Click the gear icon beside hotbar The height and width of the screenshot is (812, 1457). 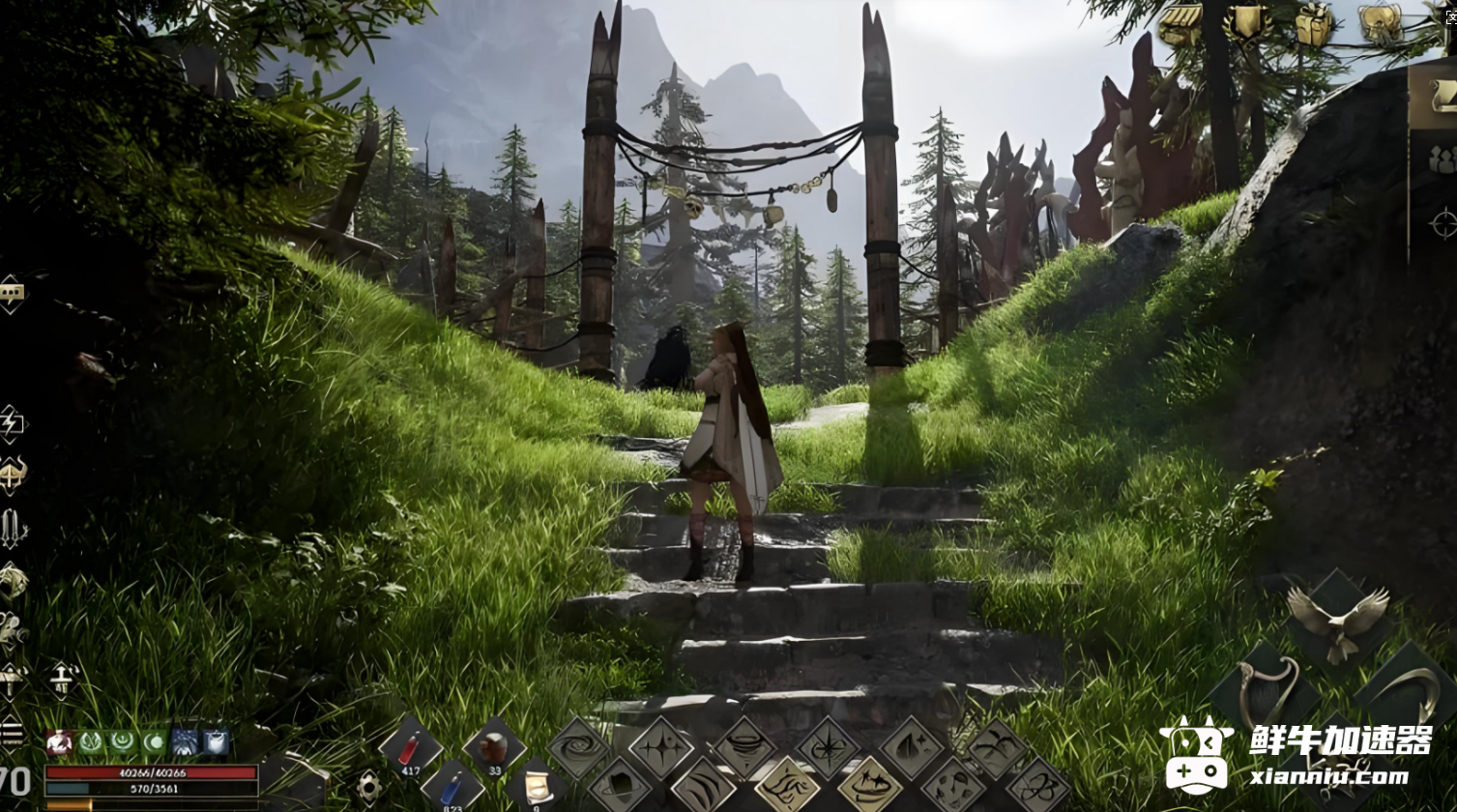pos(367,787)
